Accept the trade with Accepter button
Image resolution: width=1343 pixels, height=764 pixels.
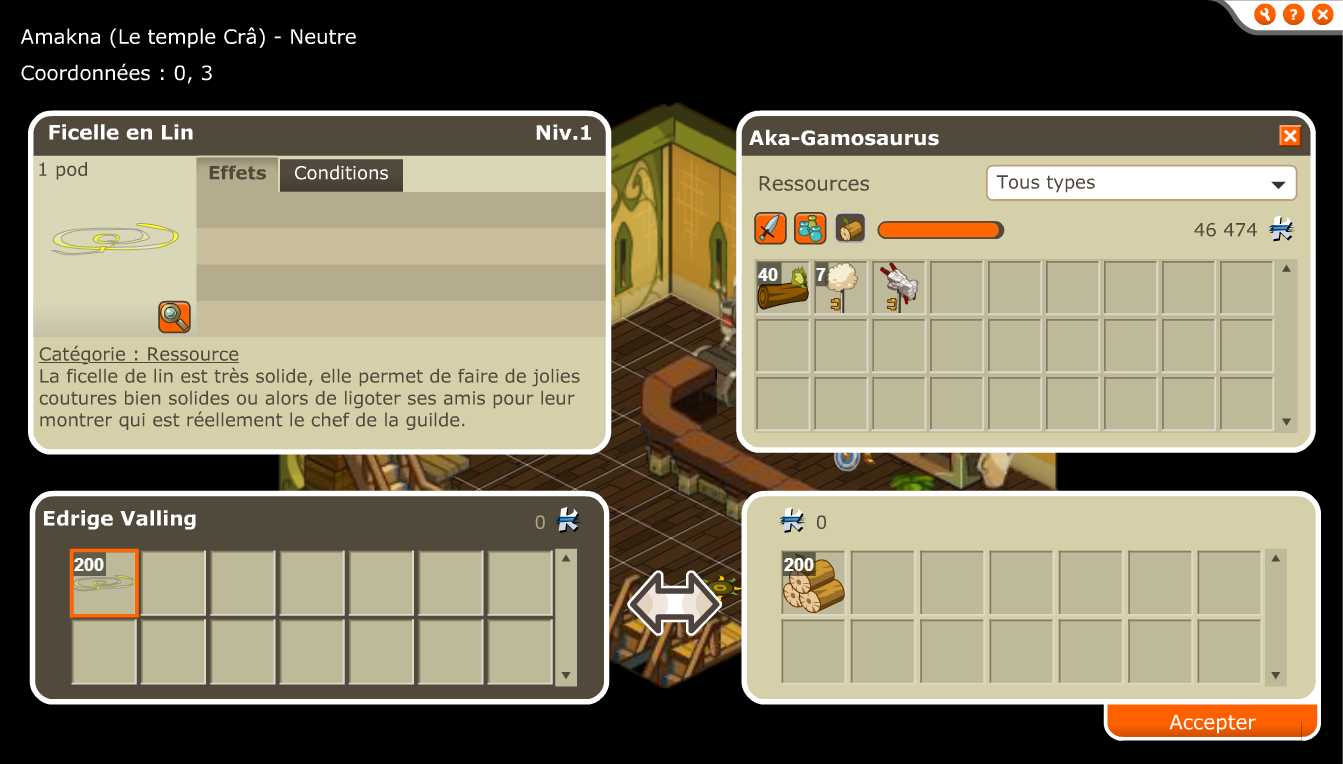coord(1212,722)
